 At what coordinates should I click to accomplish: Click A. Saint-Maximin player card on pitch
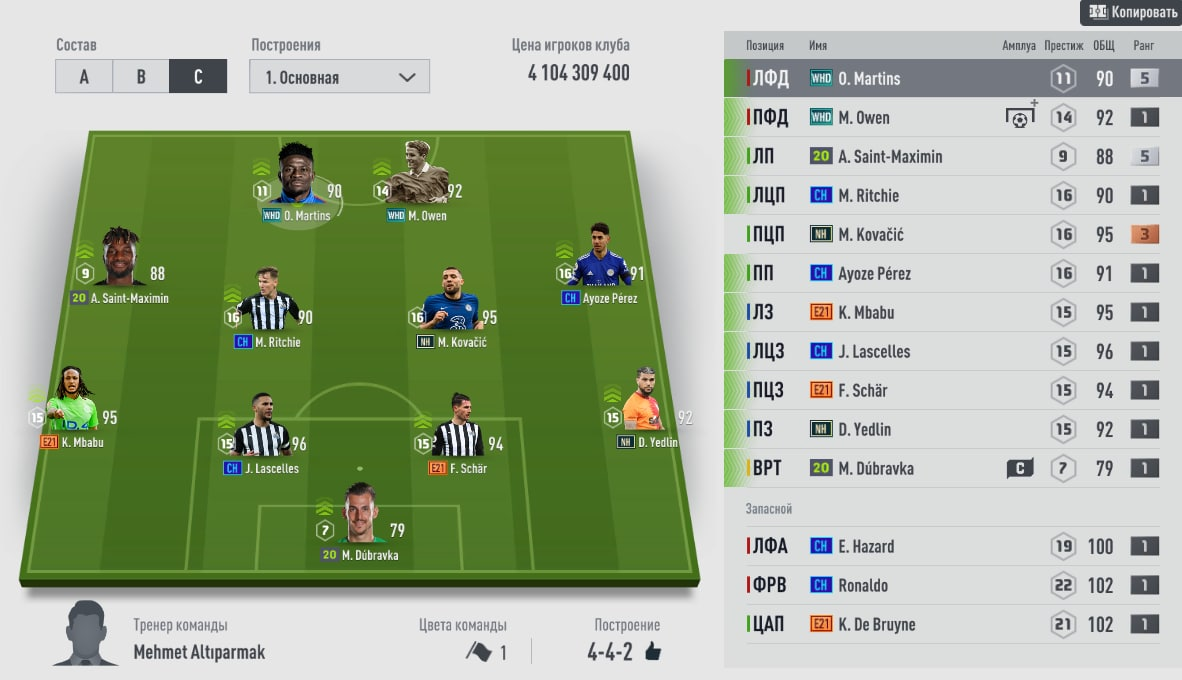(120, 264)
